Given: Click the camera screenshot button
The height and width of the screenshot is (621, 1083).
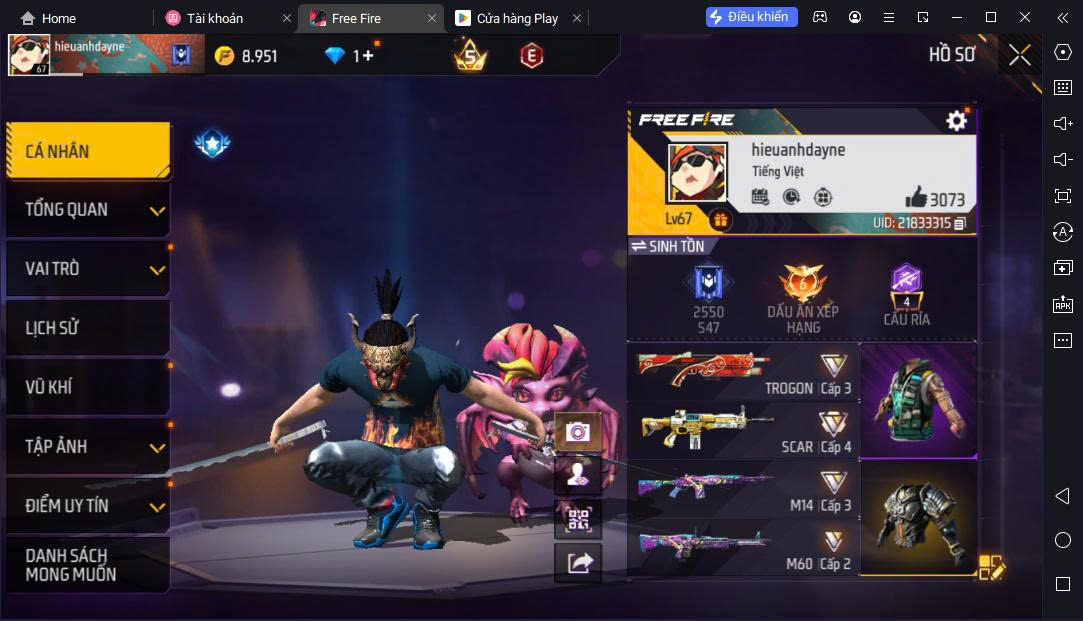Looking at the screenshot, I should click(578, 432).
